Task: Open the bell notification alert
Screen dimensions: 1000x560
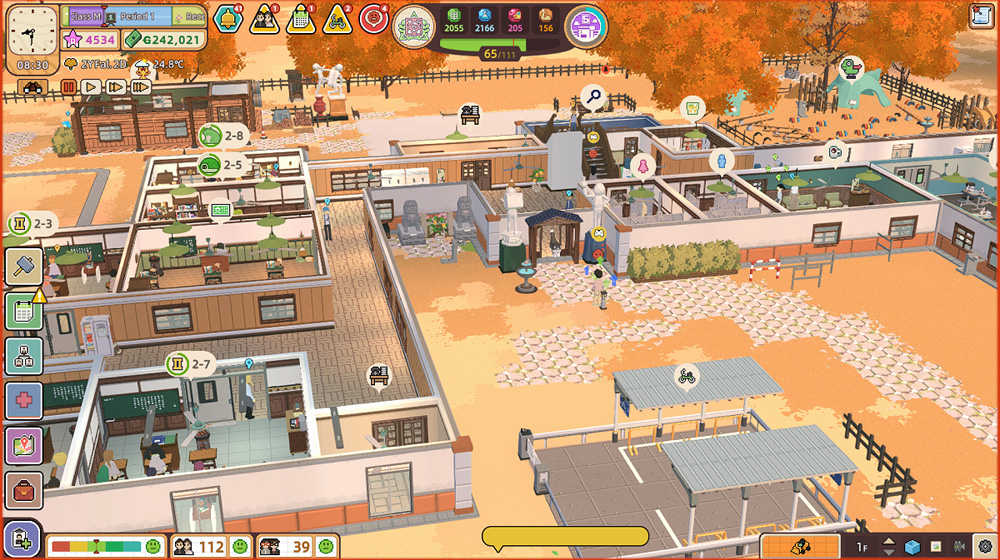Action: click(x=227, y=18)
